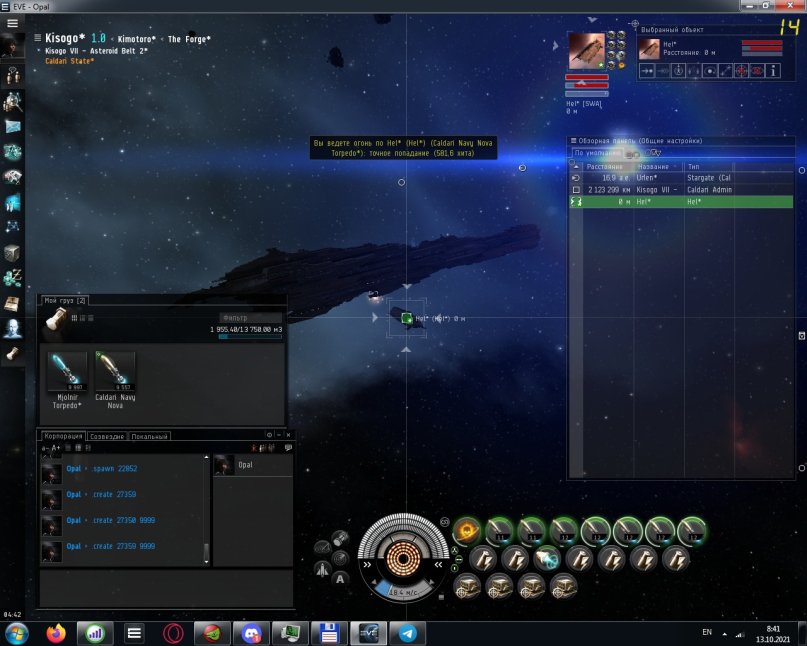Click the ship autopilot A button
This screenshot has height=646, width=807.
340,578
